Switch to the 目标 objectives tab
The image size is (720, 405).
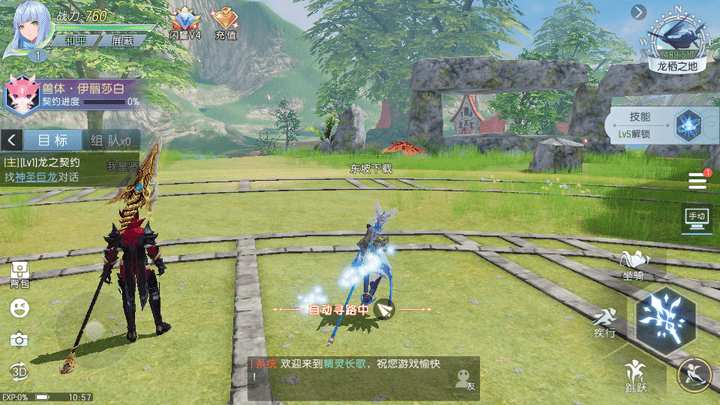coord(48,140)
